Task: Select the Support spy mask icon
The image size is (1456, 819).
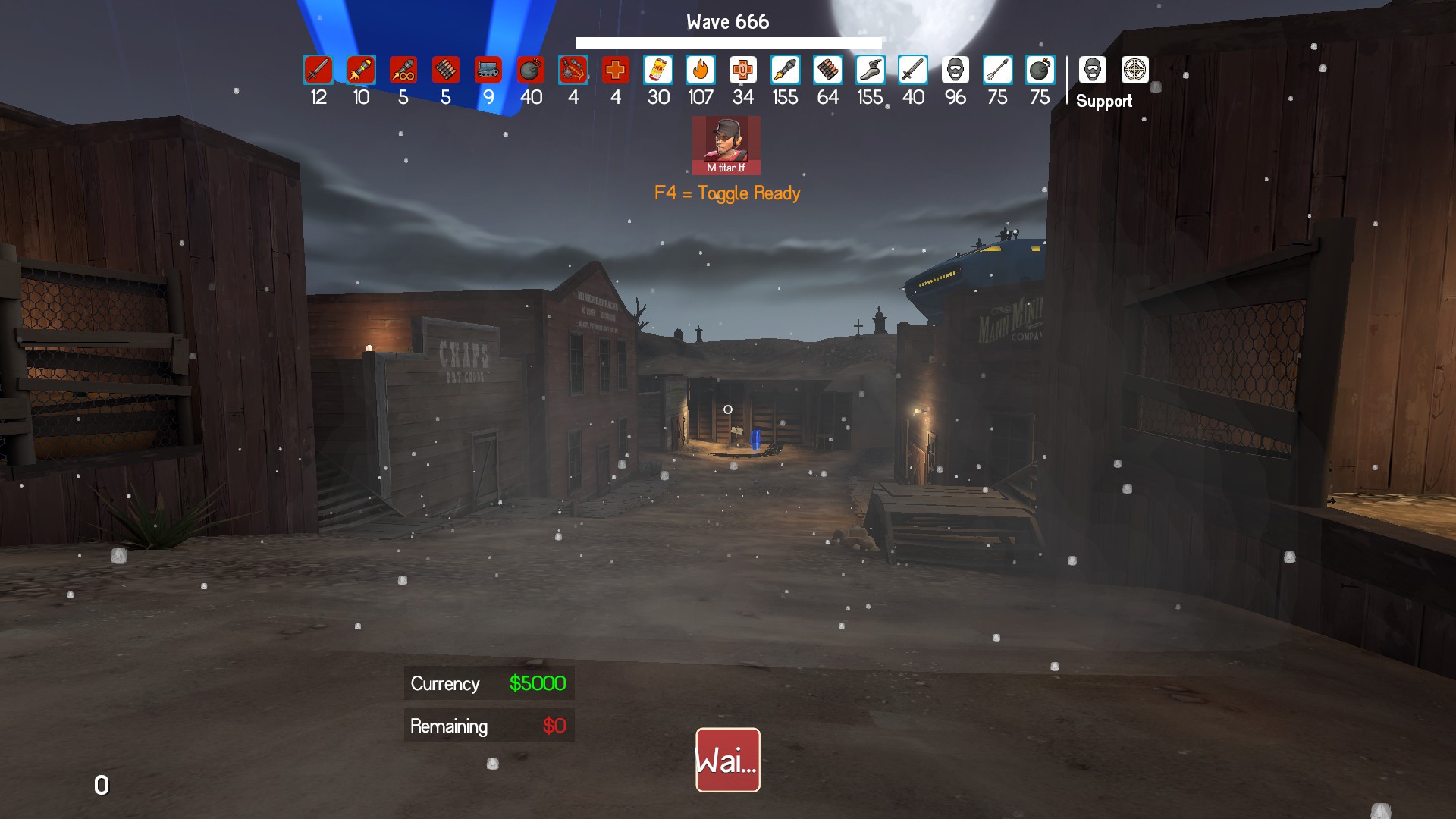Action: (1092, 70)
